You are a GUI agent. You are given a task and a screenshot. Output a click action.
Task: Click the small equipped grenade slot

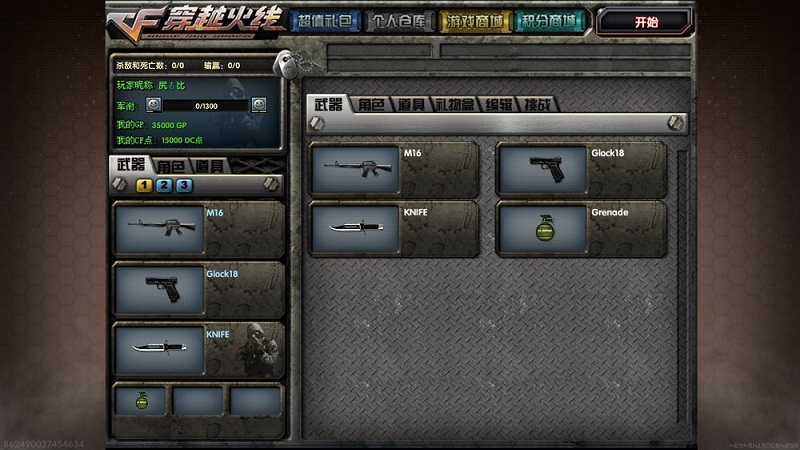[x=140, y=400]
